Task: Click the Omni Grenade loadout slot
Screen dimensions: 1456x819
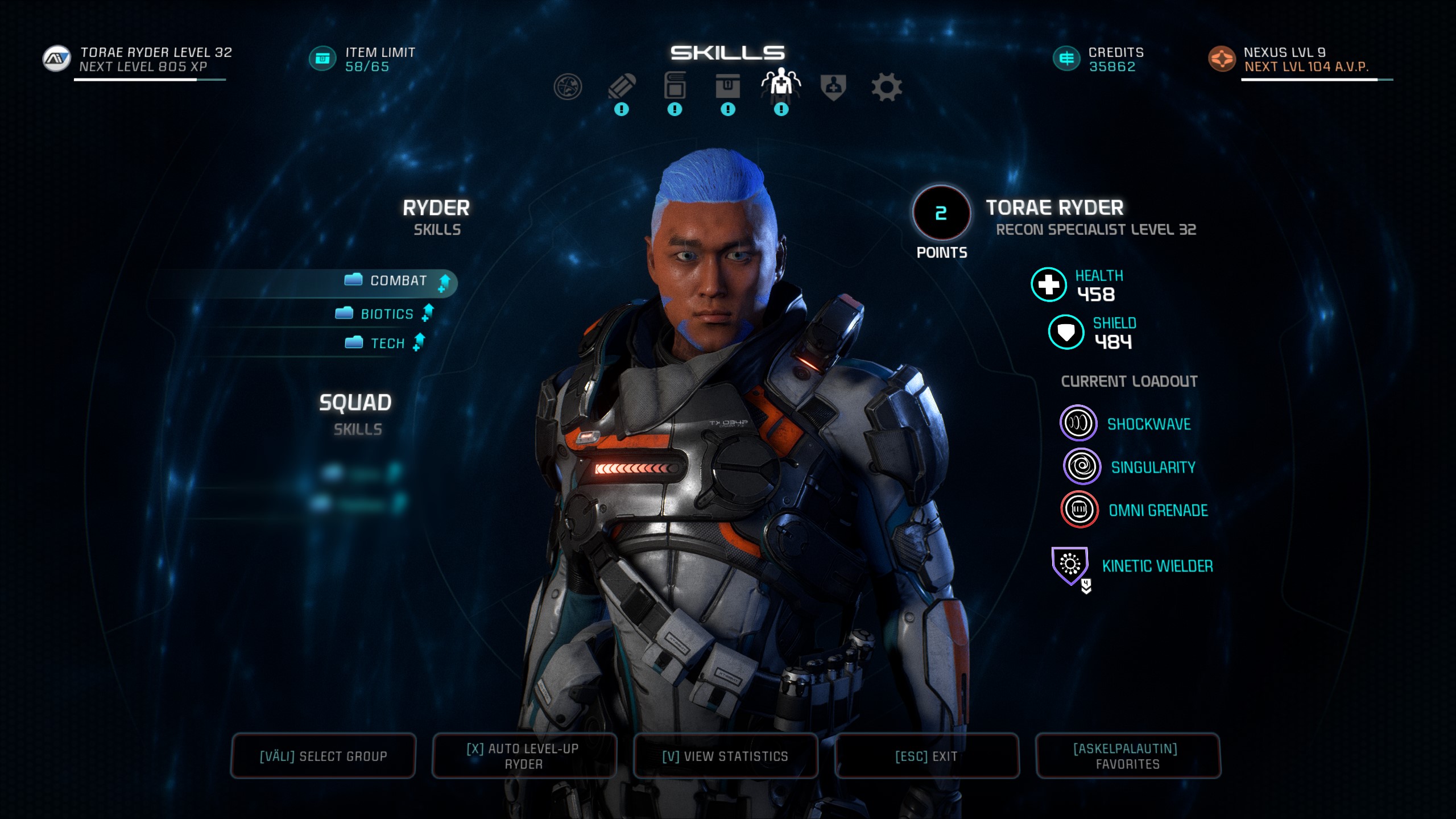Action: pos(1079,510)
